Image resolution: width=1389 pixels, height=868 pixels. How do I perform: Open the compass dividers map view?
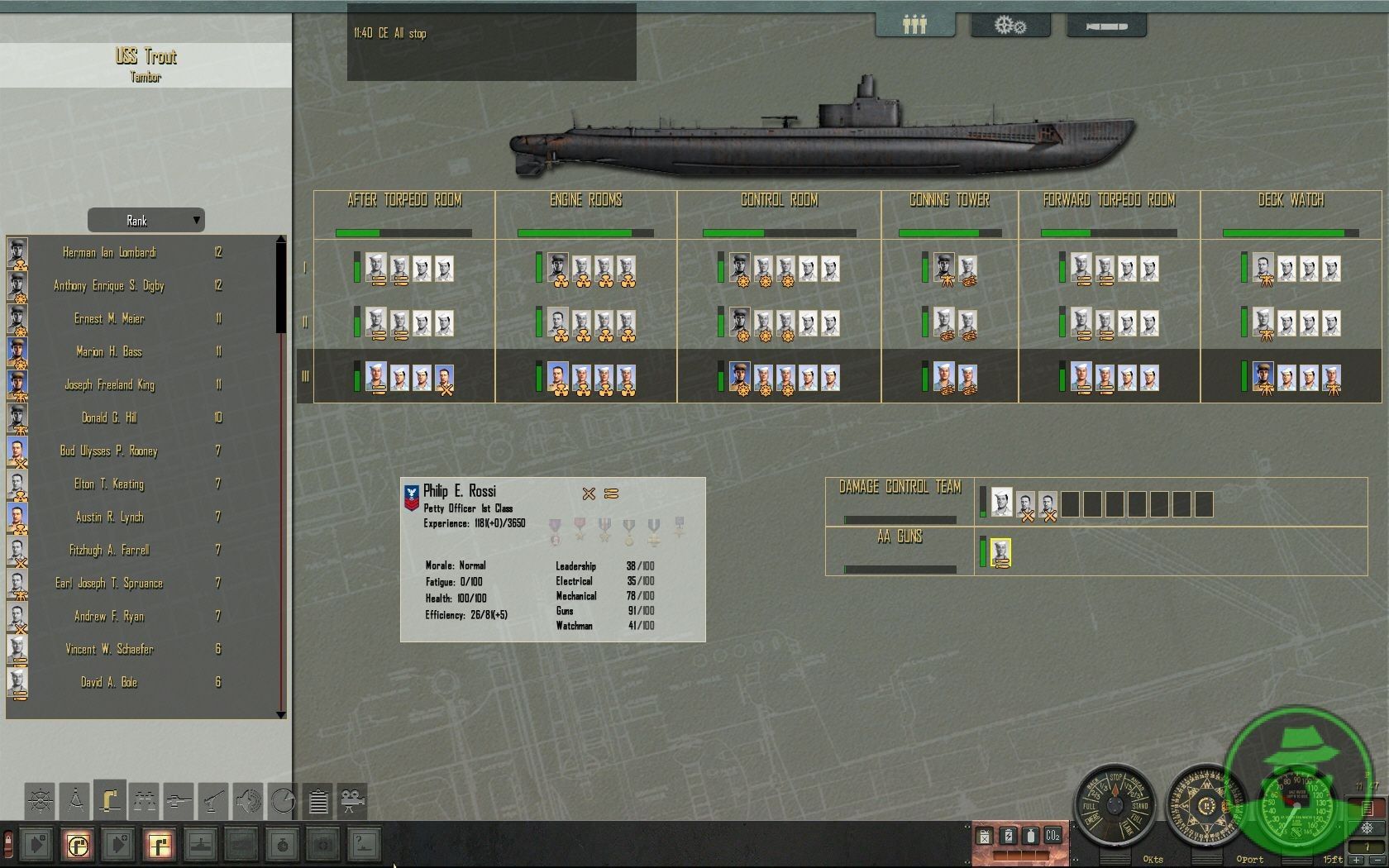pos(74,800)
